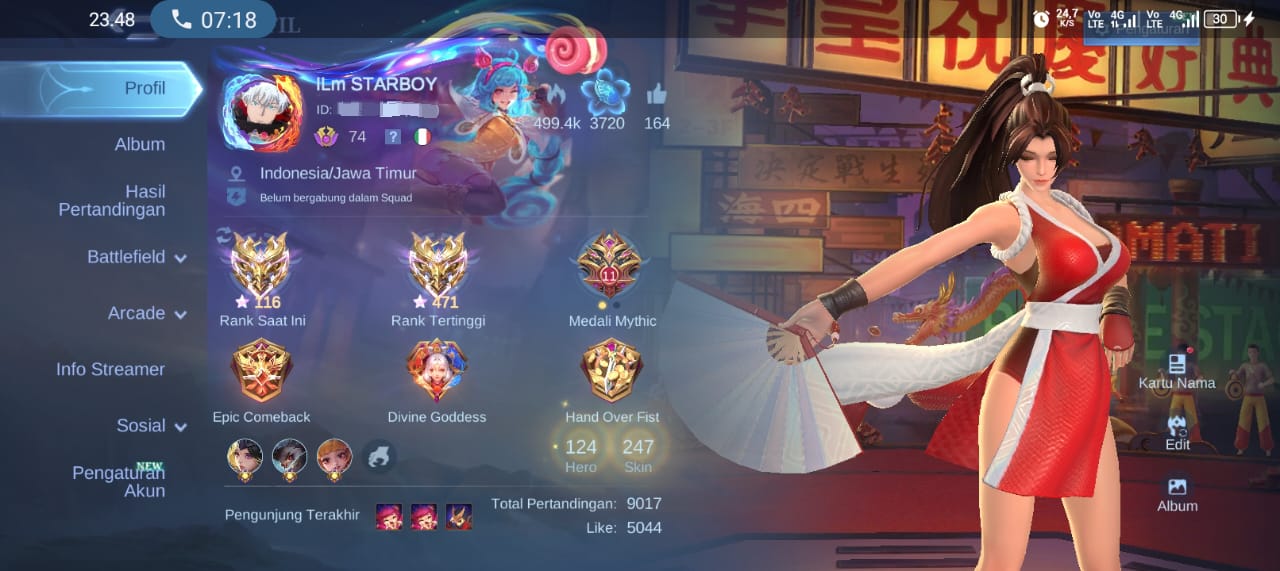The height and width of the screenshot is (571, 1280).
Task: Give a like with thumbs-up icon
Action: tap(657, 95)
